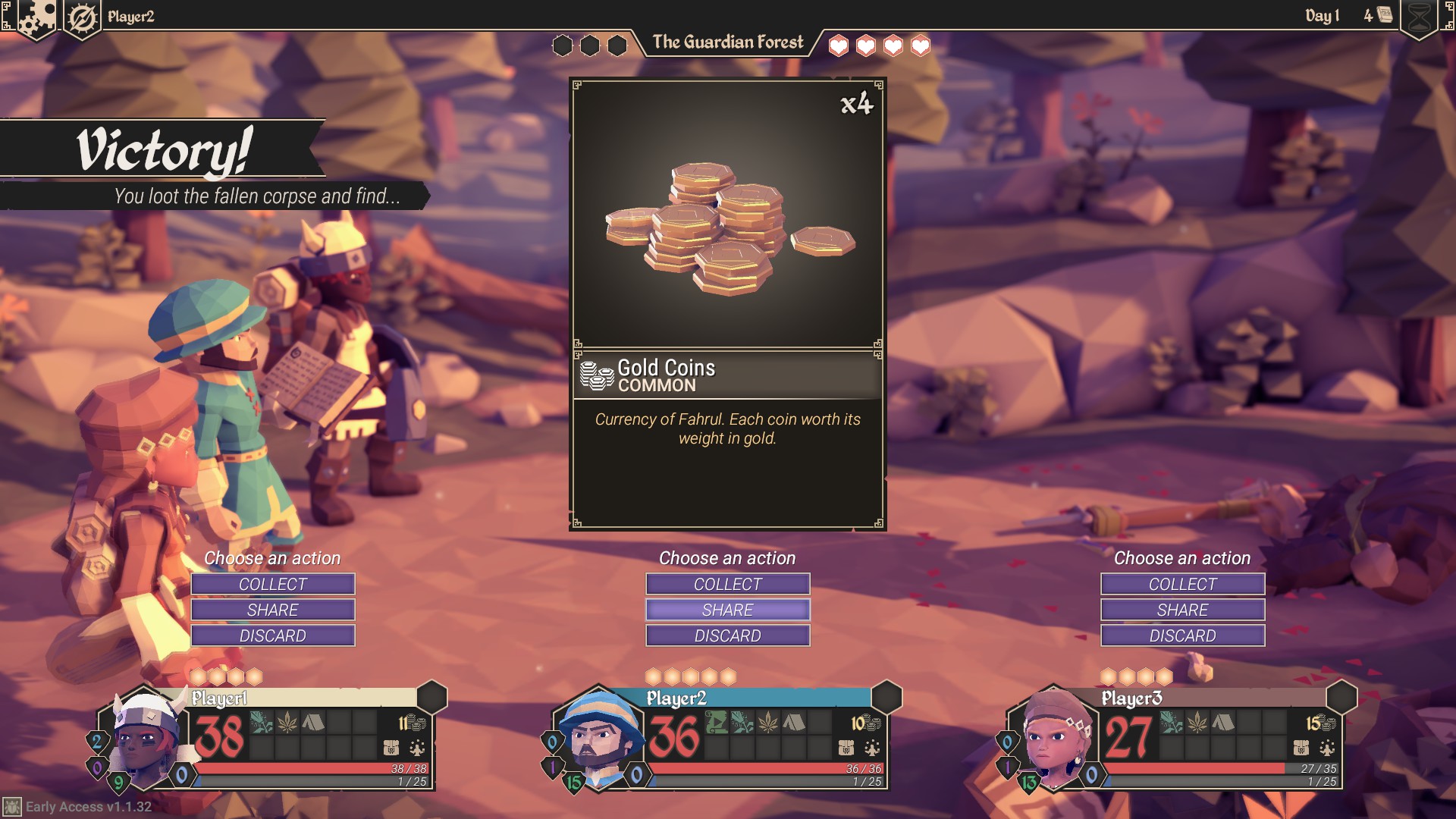Click the compass icon in top bar
Viewport: 1456px width, 819px height.
point(82,18)
